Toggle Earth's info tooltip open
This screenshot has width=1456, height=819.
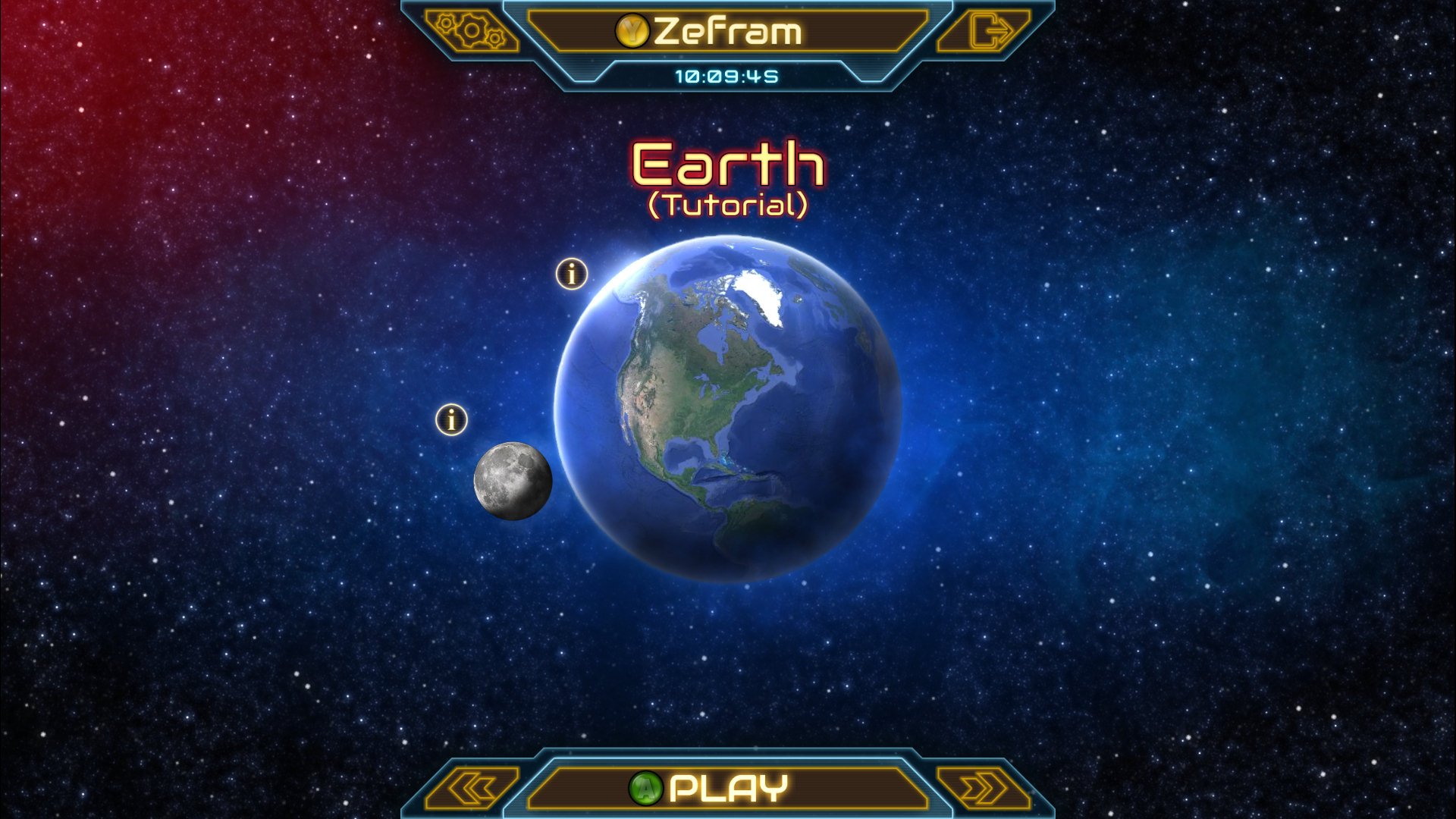[571, 275]
